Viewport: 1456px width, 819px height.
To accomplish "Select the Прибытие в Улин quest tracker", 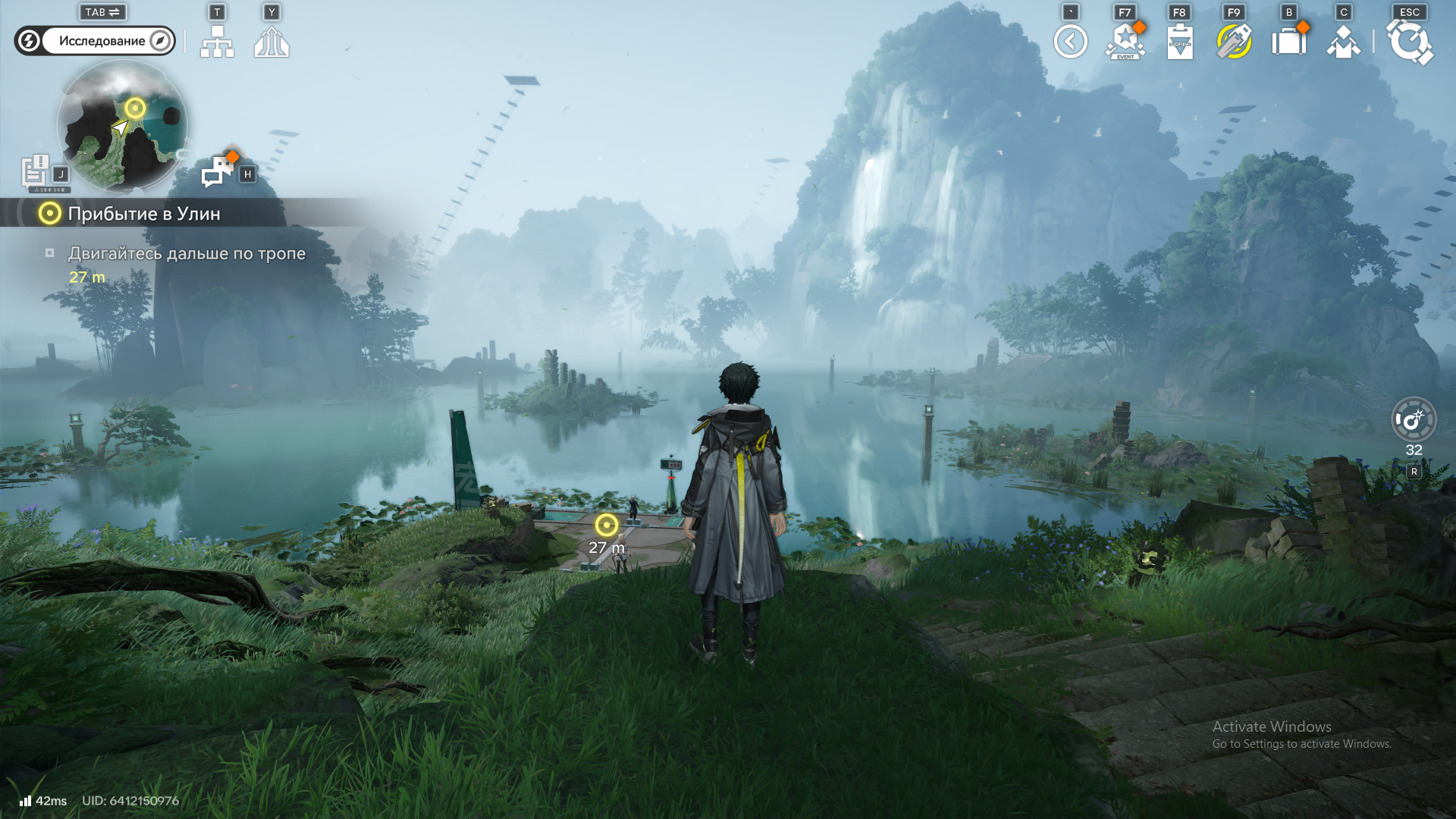I will (143, 214).
